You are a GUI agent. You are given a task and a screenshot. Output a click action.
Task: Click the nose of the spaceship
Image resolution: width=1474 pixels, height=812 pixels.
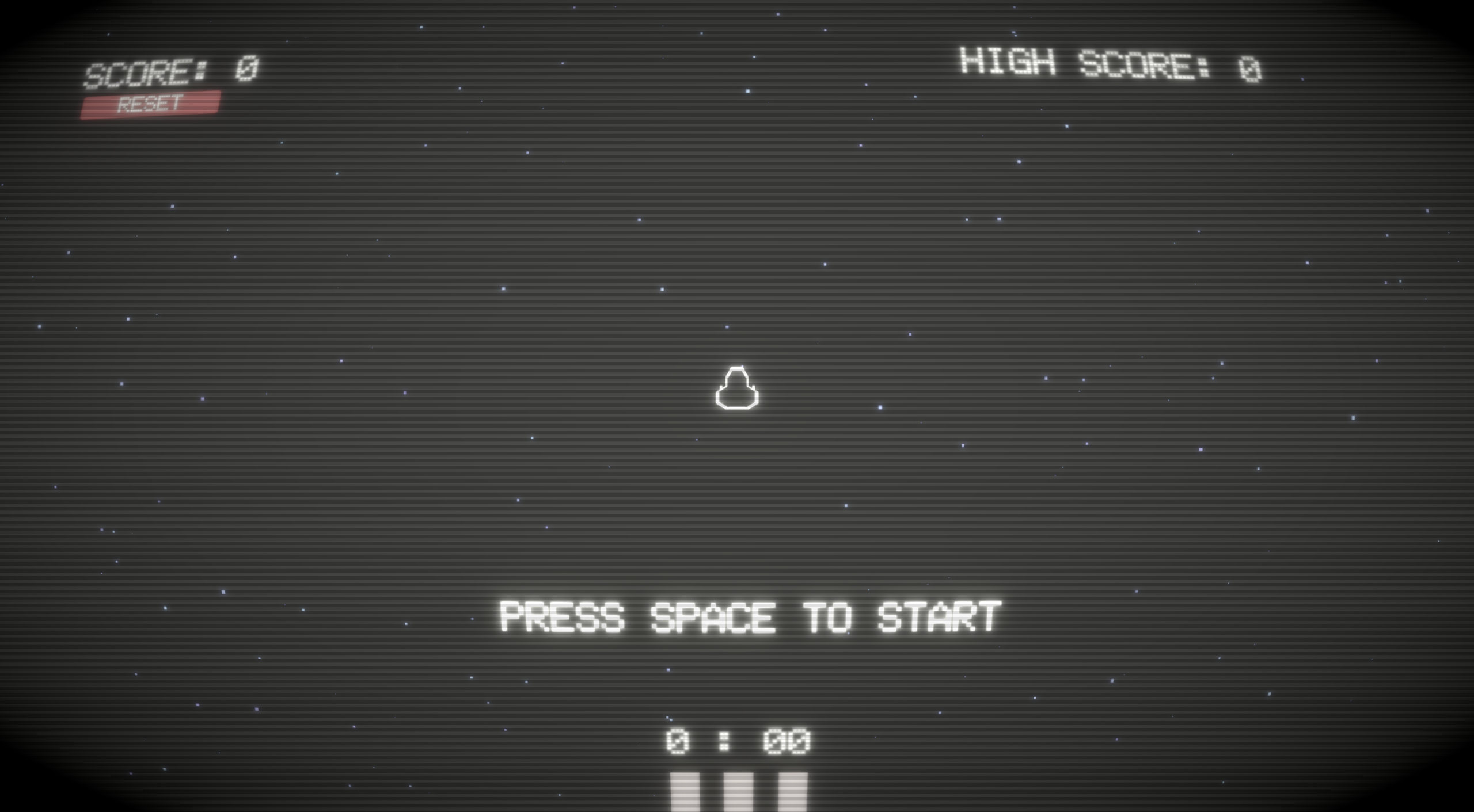[736, 368]
